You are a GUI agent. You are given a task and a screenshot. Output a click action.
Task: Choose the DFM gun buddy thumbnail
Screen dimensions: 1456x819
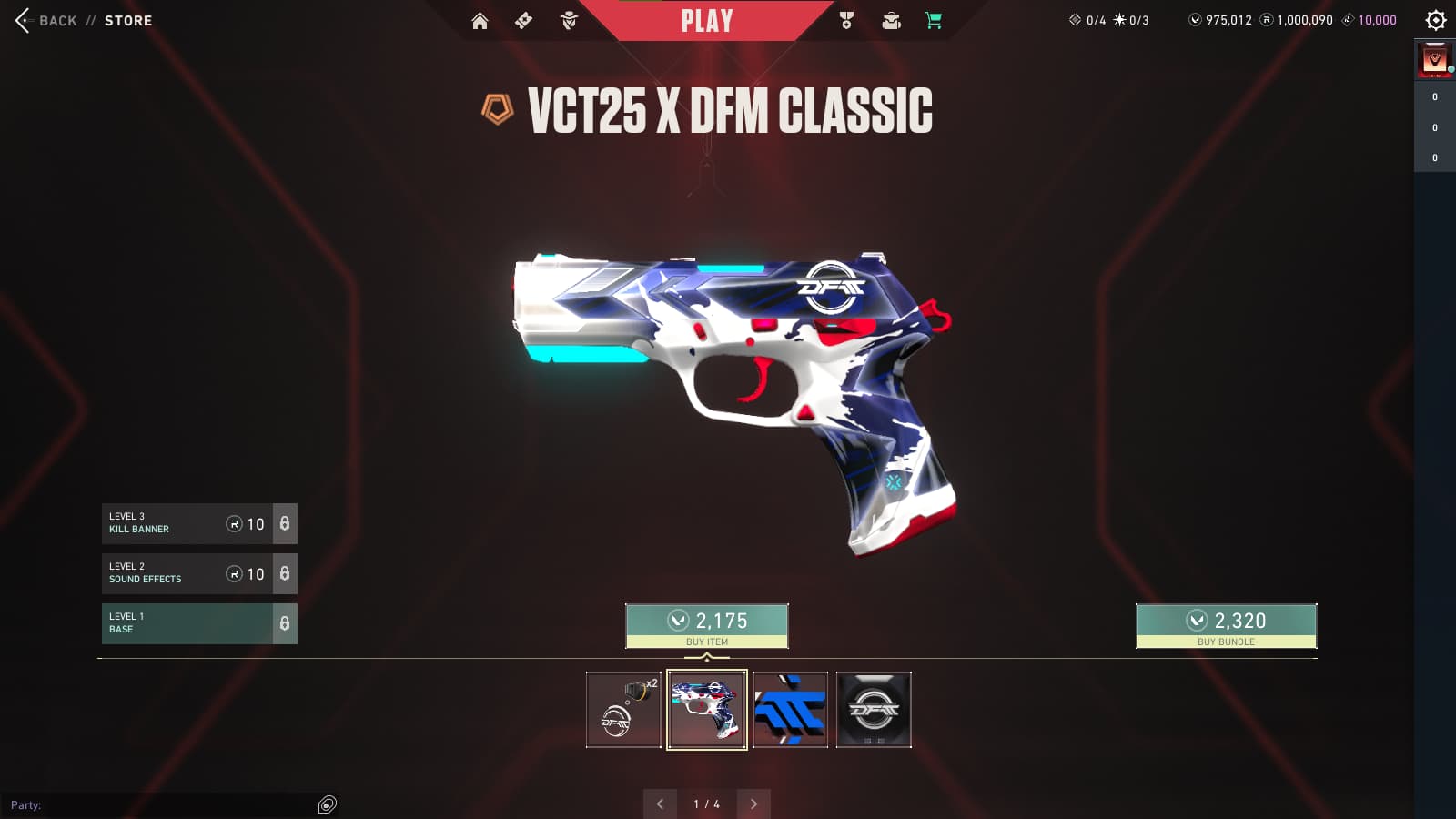coord(623,710)
